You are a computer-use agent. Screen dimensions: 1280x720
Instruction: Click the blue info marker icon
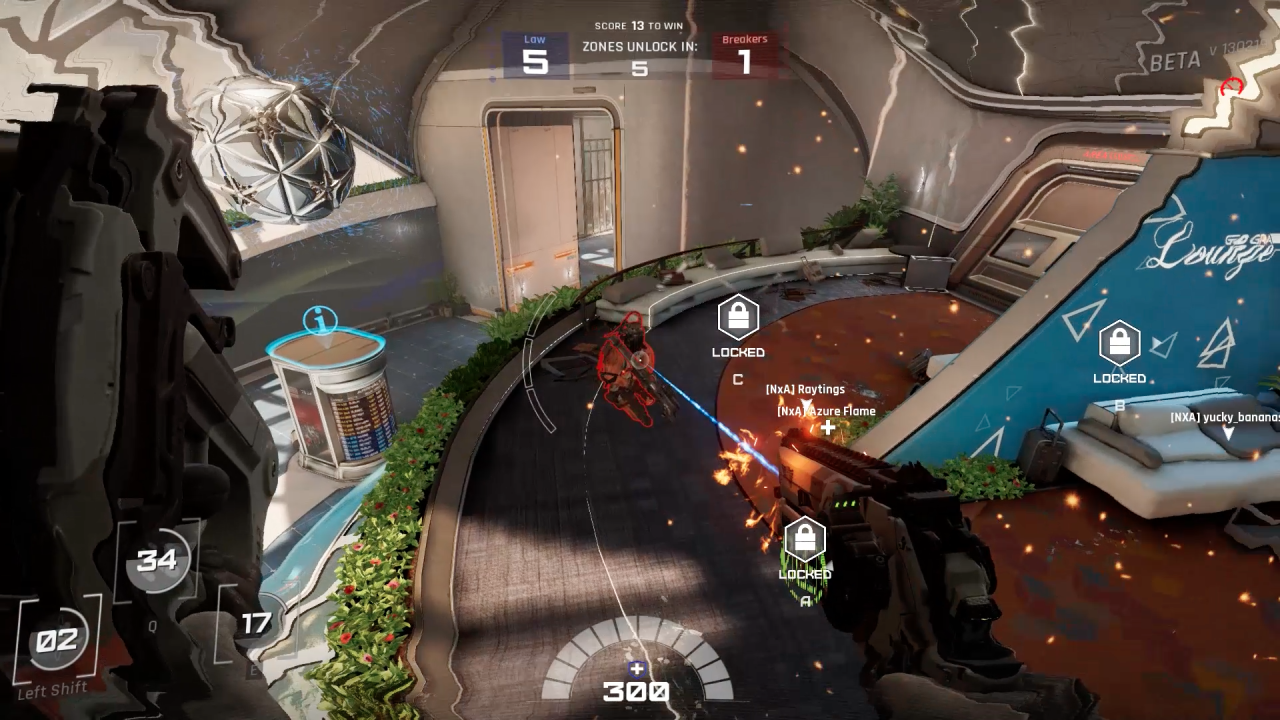click(320, 322)
